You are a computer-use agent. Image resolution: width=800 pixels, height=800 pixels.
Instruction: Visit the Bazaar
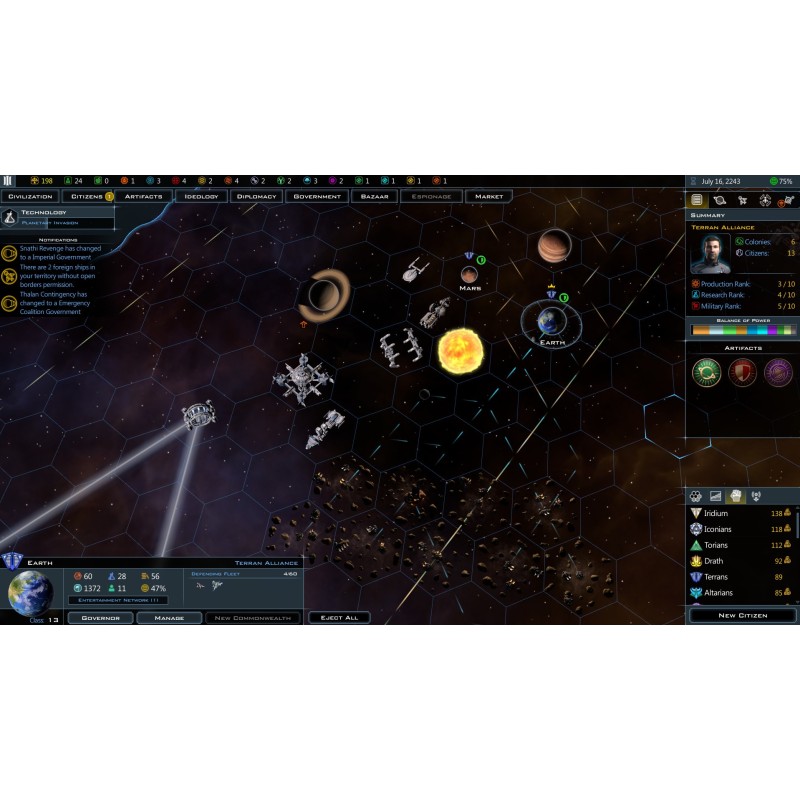click(375, 196)
